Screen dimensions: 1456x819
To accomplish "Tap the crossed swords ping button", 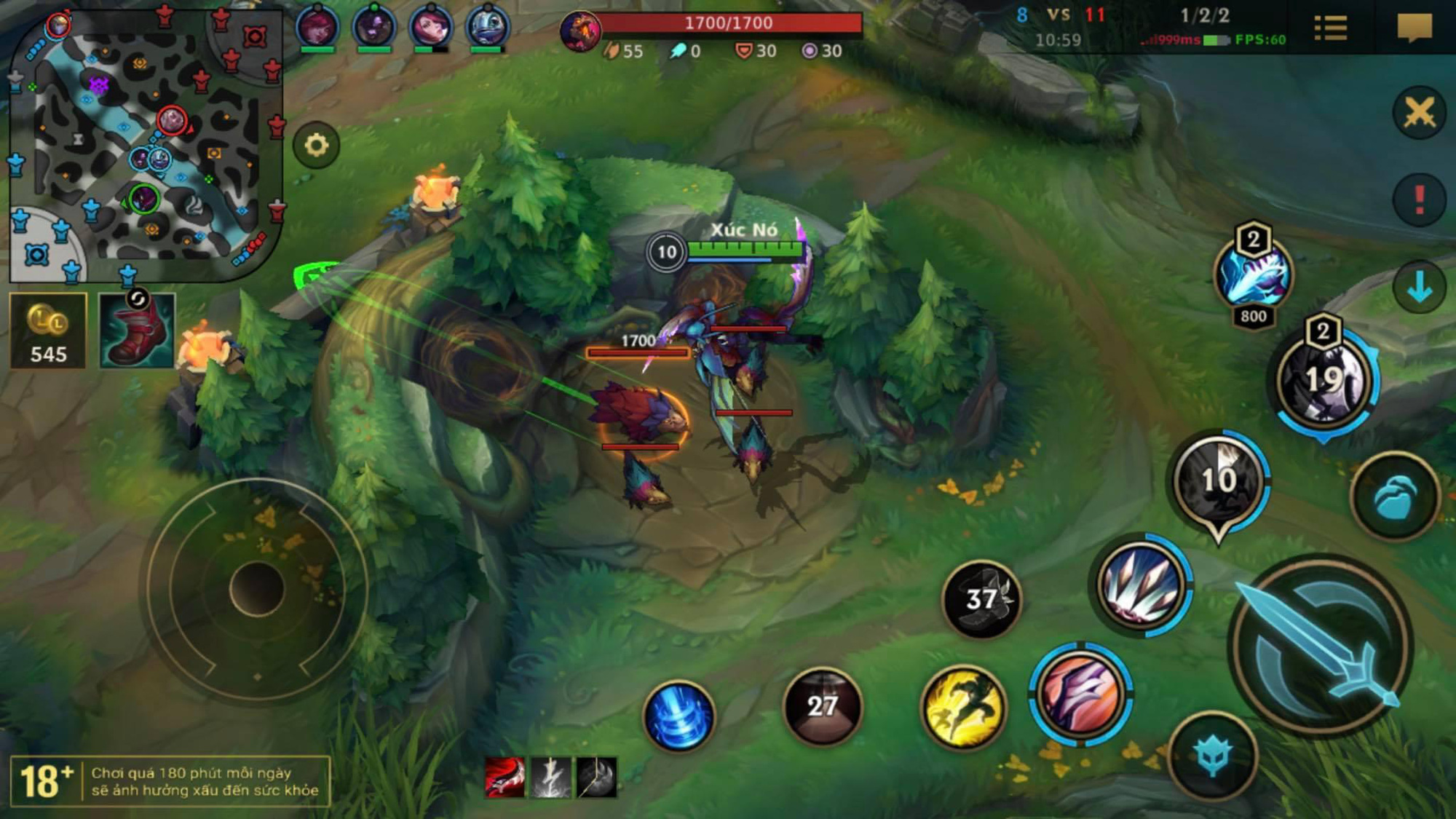I will (1419, 114).
